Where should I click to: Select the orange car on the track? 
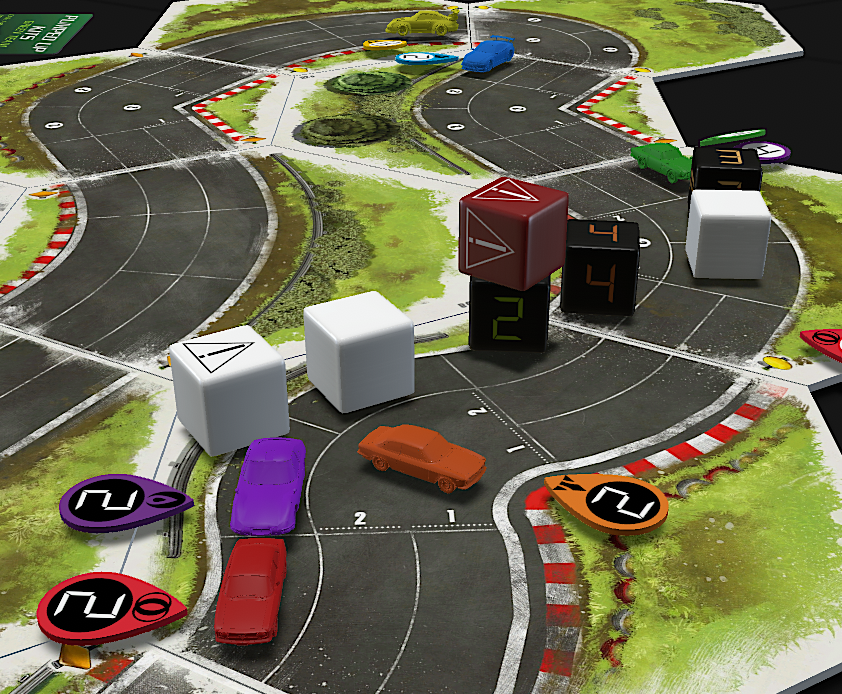tap(422, 455)
